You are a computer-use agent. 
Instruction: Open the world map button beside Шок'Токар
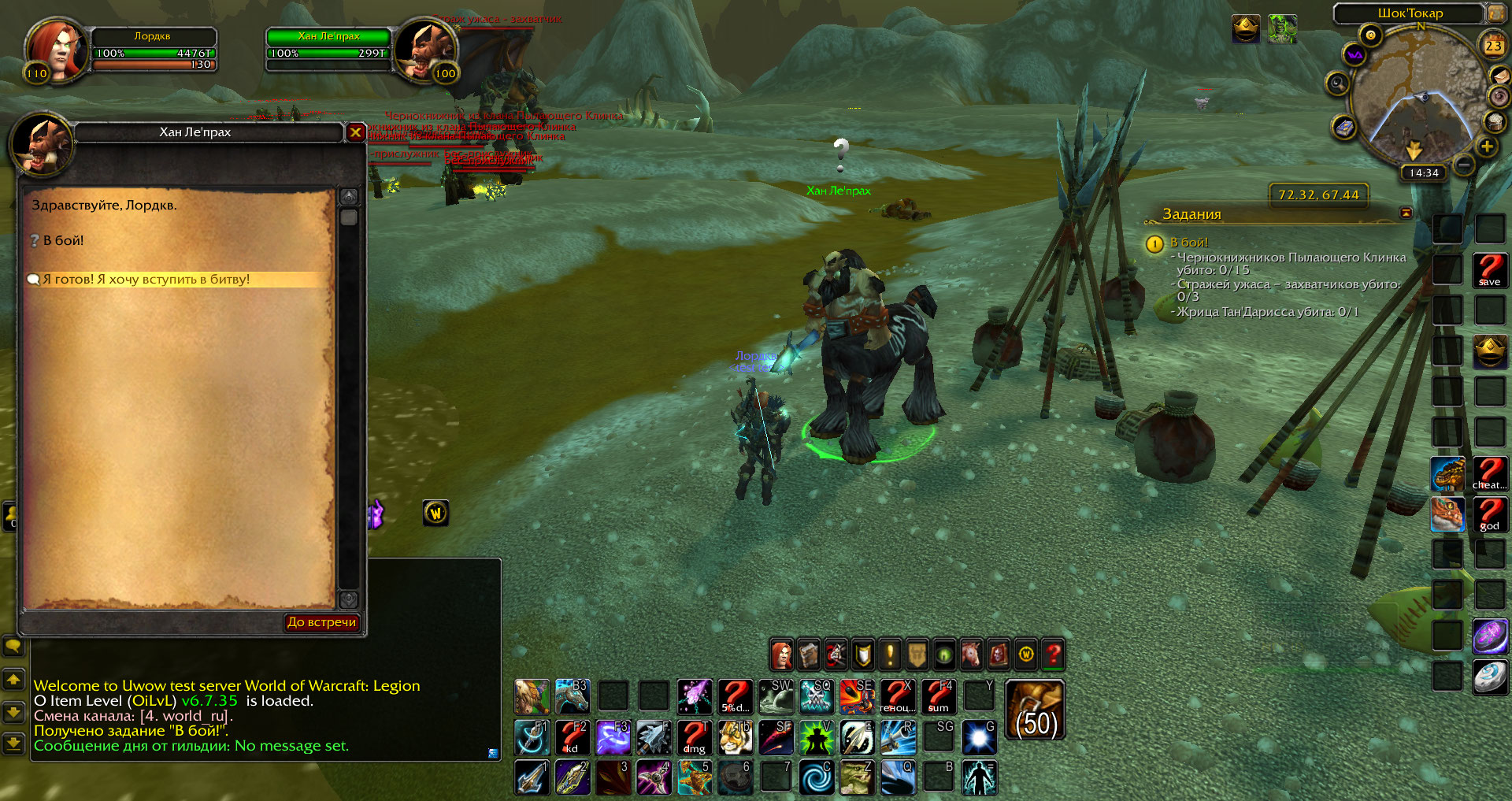tap(1494, 13)
